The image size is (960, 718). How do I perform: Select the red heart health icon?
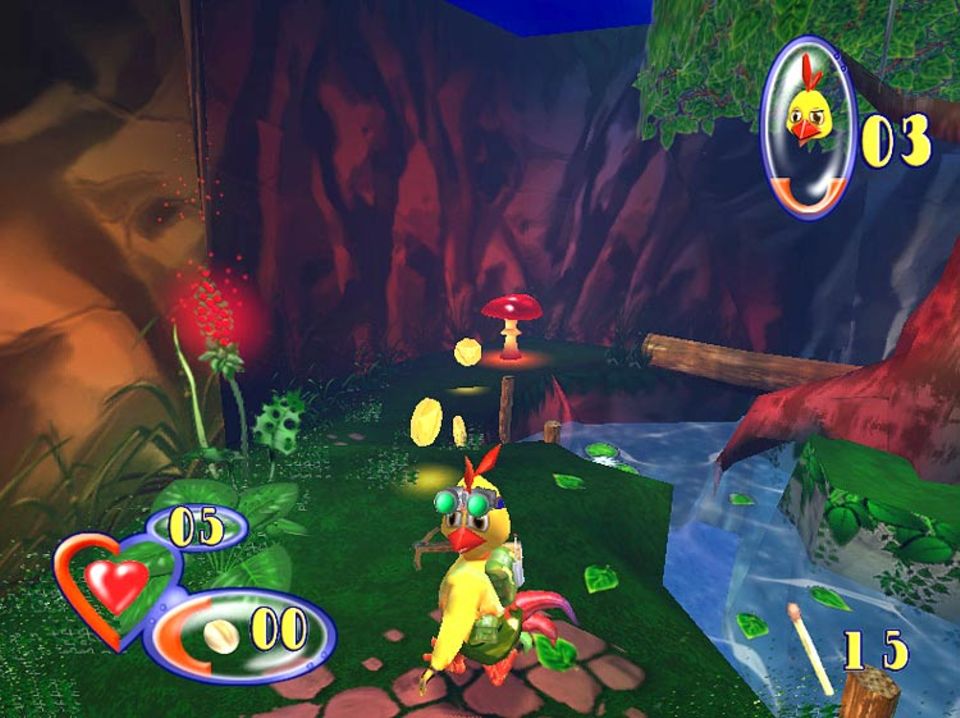[115, 583]
